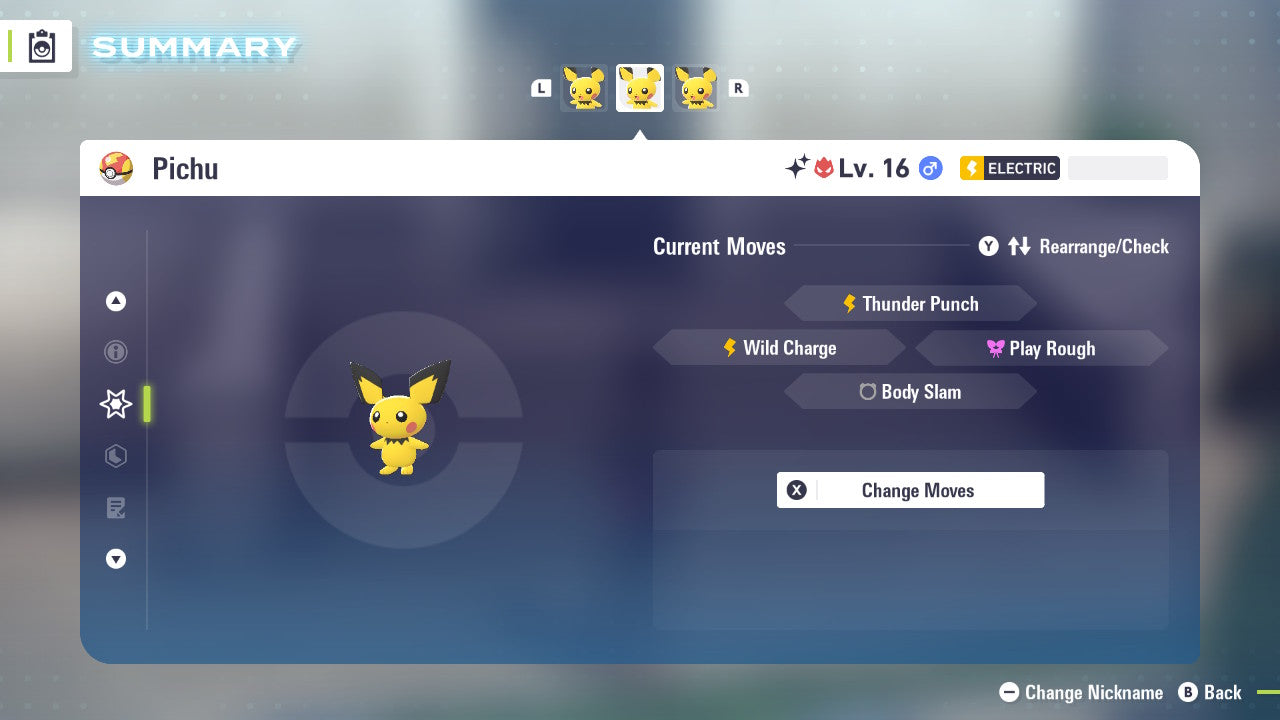Image resolution: width=1280 pixels, height=720 pixels.
Task: Select the Thunder Punch move
Action: click(x=910, y=303)
